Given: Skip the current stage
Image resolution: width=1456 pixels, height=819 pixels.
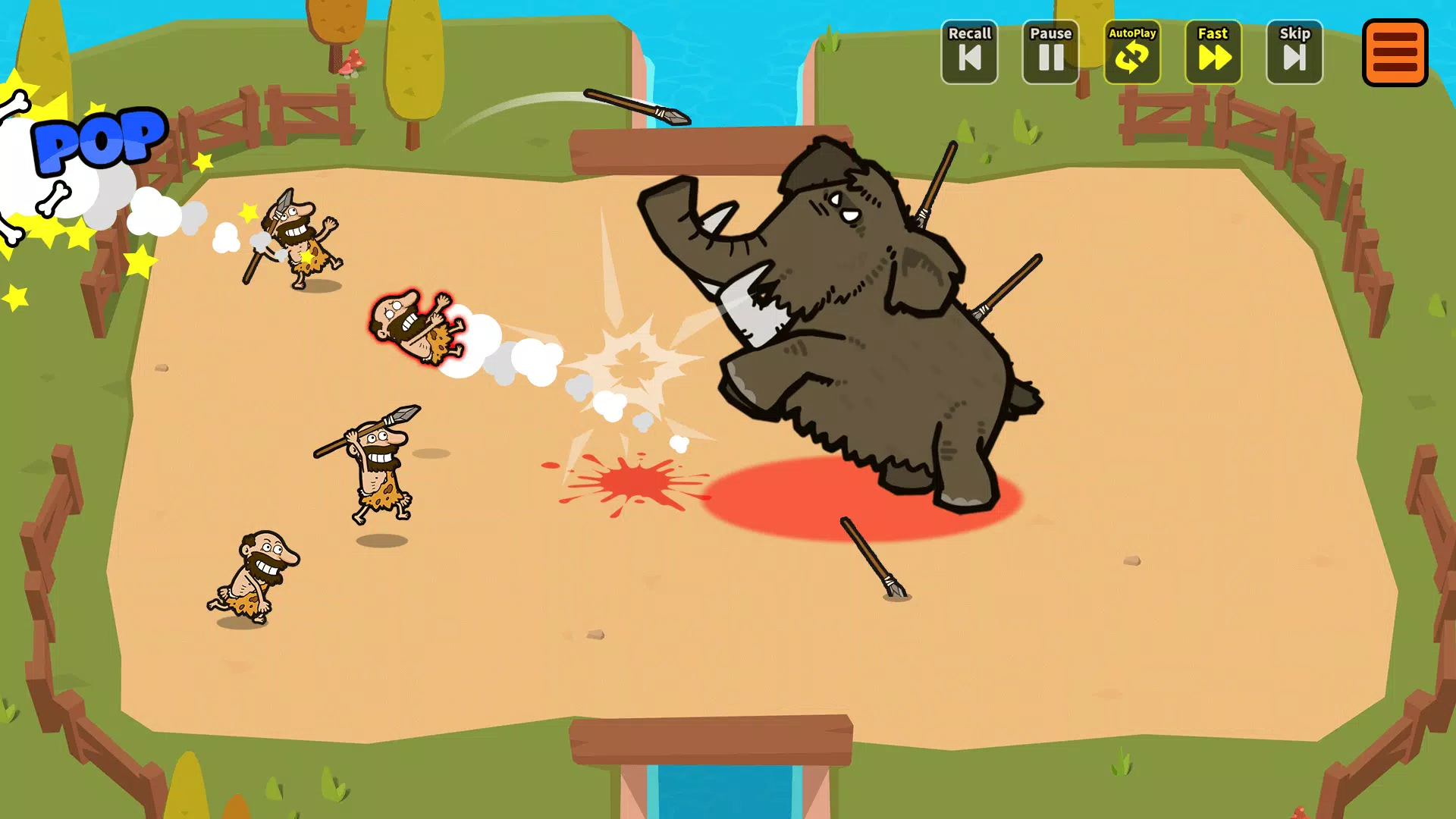Looking at the screenshot, I should [1294, 52].
